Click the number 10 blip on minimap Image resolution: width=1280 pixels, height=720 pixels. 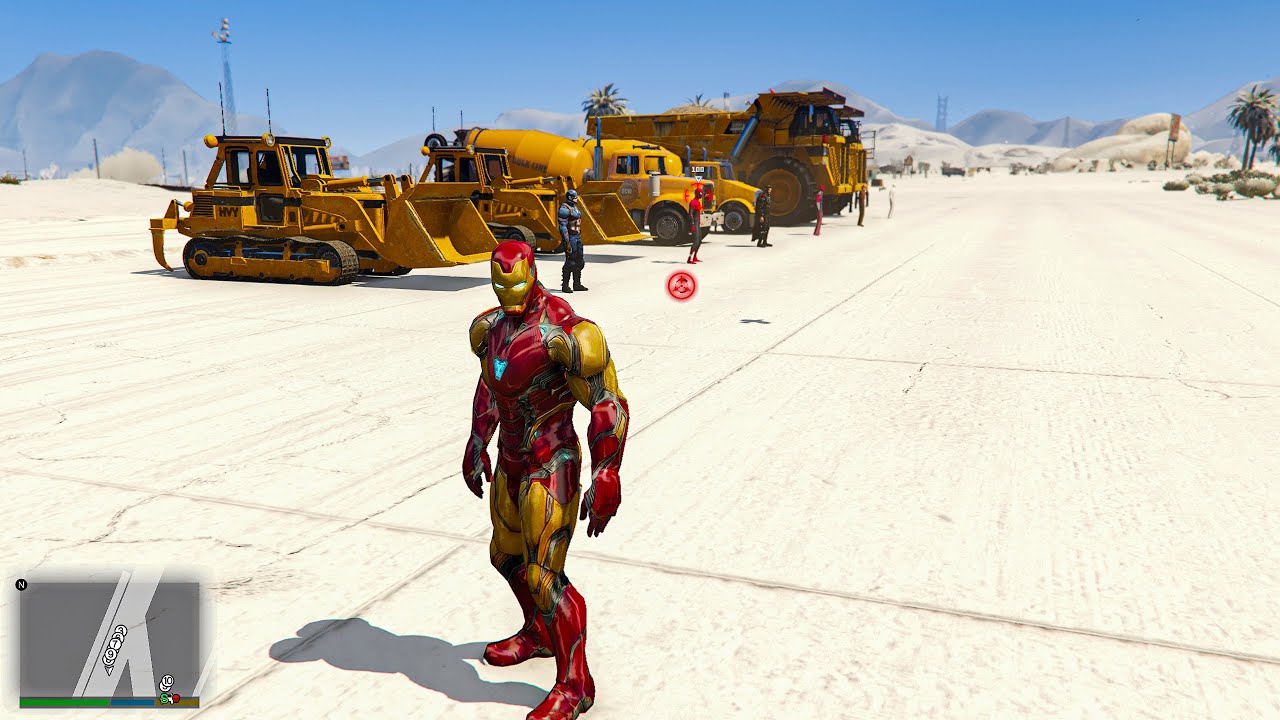167,682
